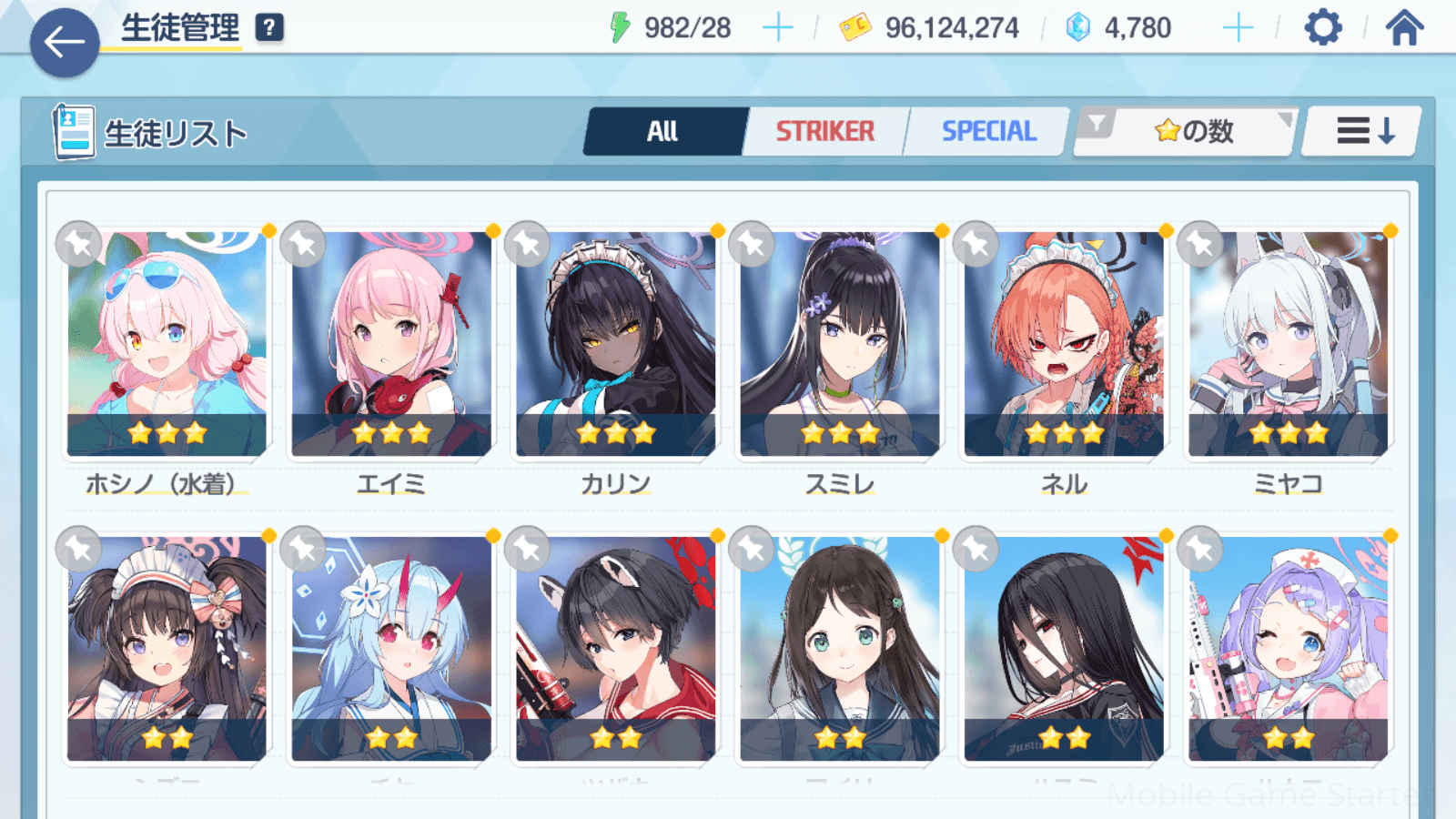Viewport: 1456px width, 819px height.
Task: Switch to the SPECIAL tab
Action: pos(988,132)
